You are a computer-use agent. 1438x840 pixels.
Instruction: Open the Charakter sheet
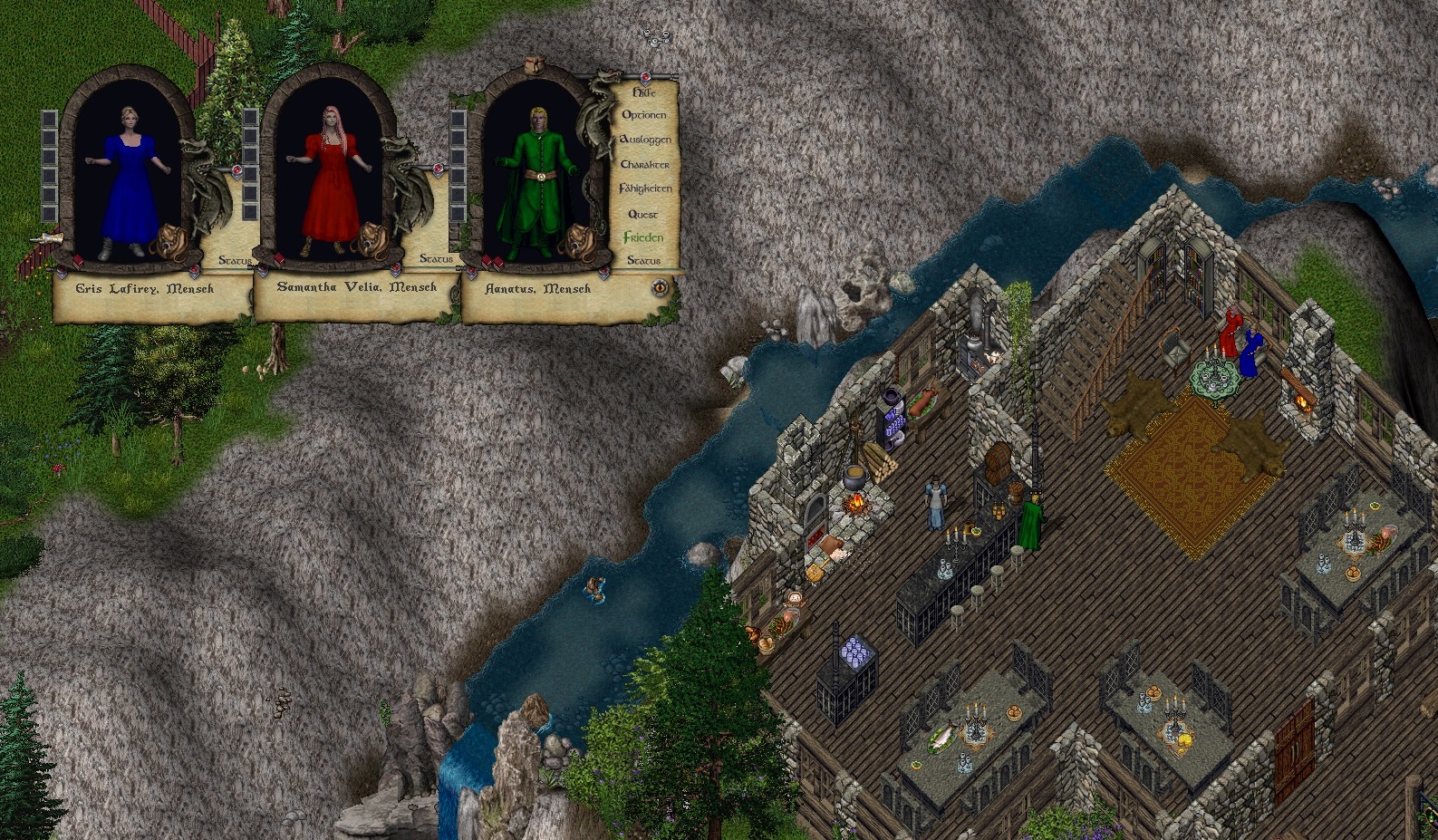point(644,164)
